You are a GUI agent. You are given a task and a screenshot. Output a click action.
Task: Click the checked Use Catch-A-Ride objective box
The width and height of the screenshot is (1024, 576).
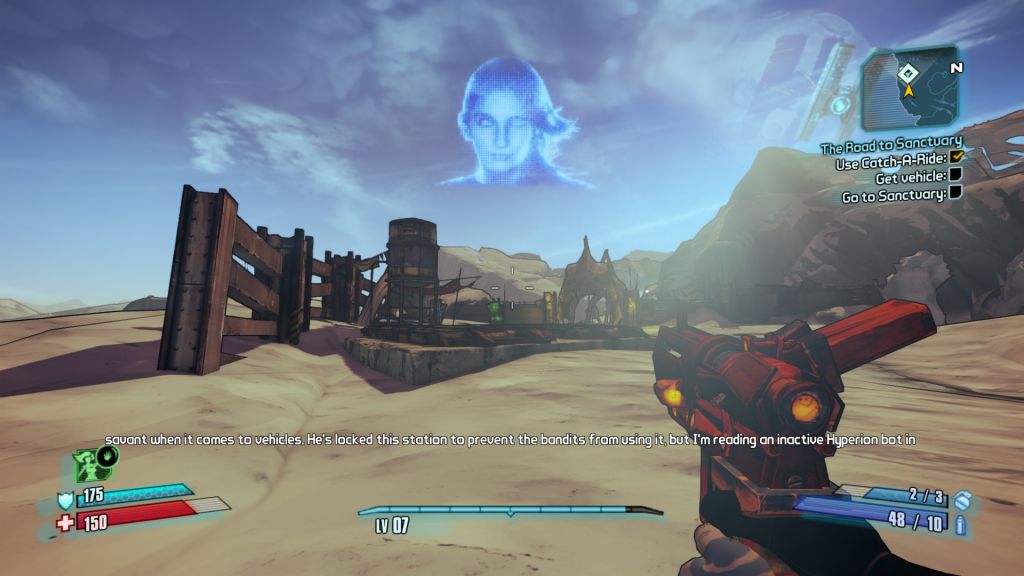tap(956, 158)
